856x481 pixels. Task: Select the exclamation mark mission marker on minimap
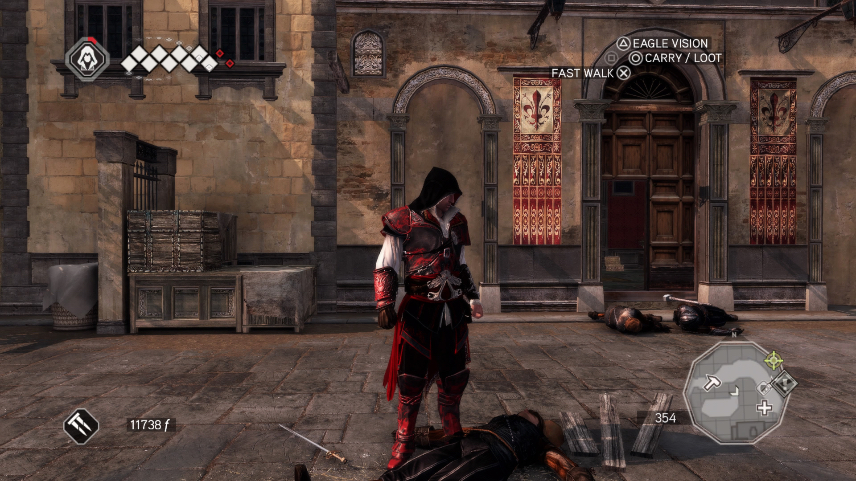(x=785, y=381)
